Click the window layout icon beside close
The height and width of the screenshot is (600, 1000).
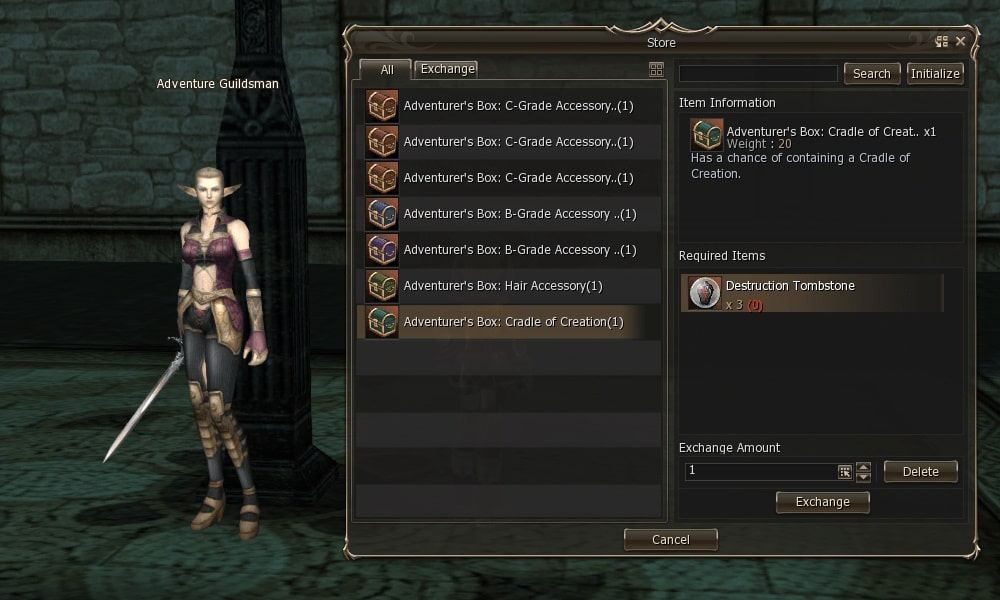tap(941, 42)
